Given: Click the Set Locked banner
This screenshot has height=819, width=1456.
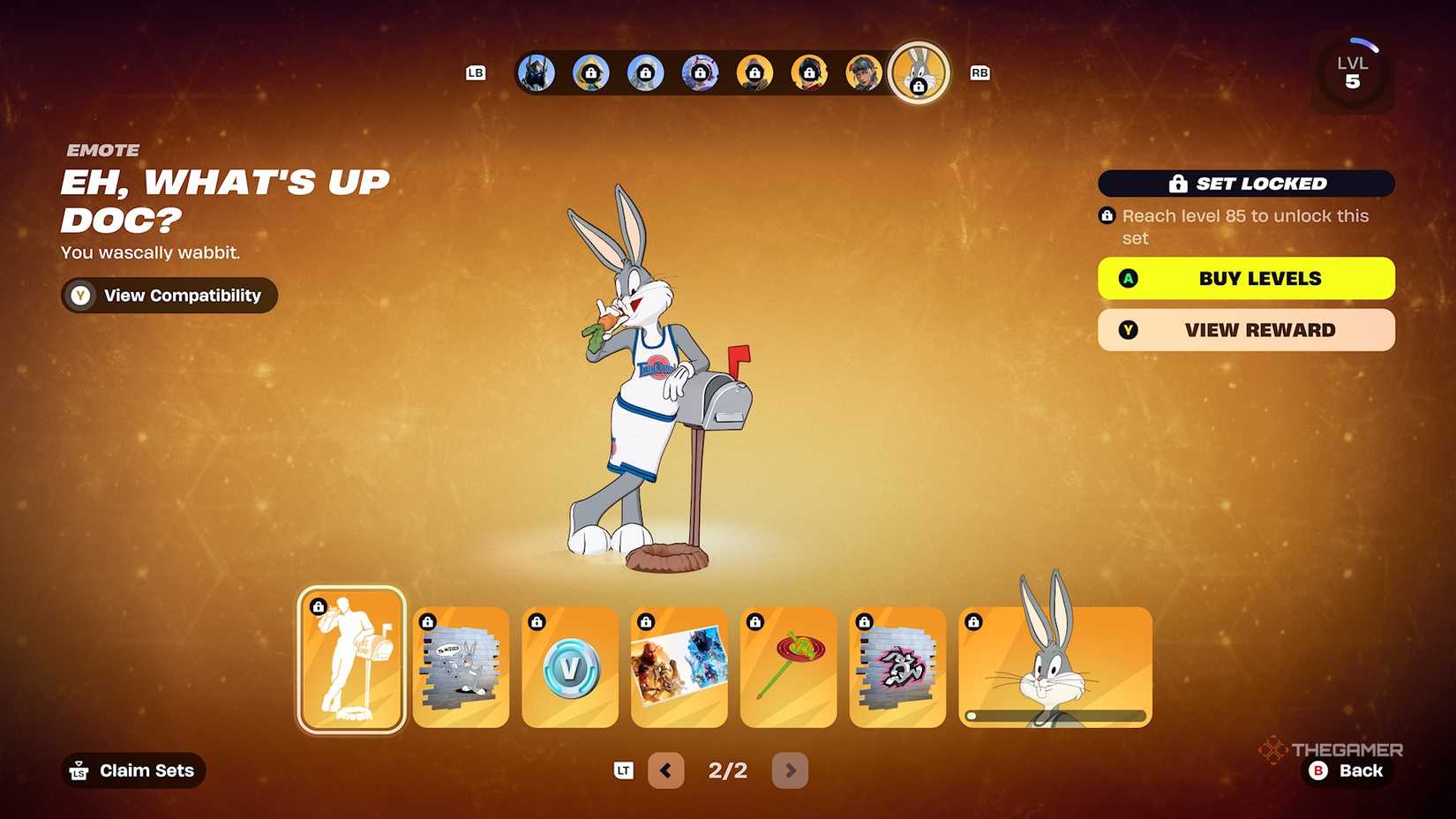Looking at the screenshot, I should [x=1245, y=184].
